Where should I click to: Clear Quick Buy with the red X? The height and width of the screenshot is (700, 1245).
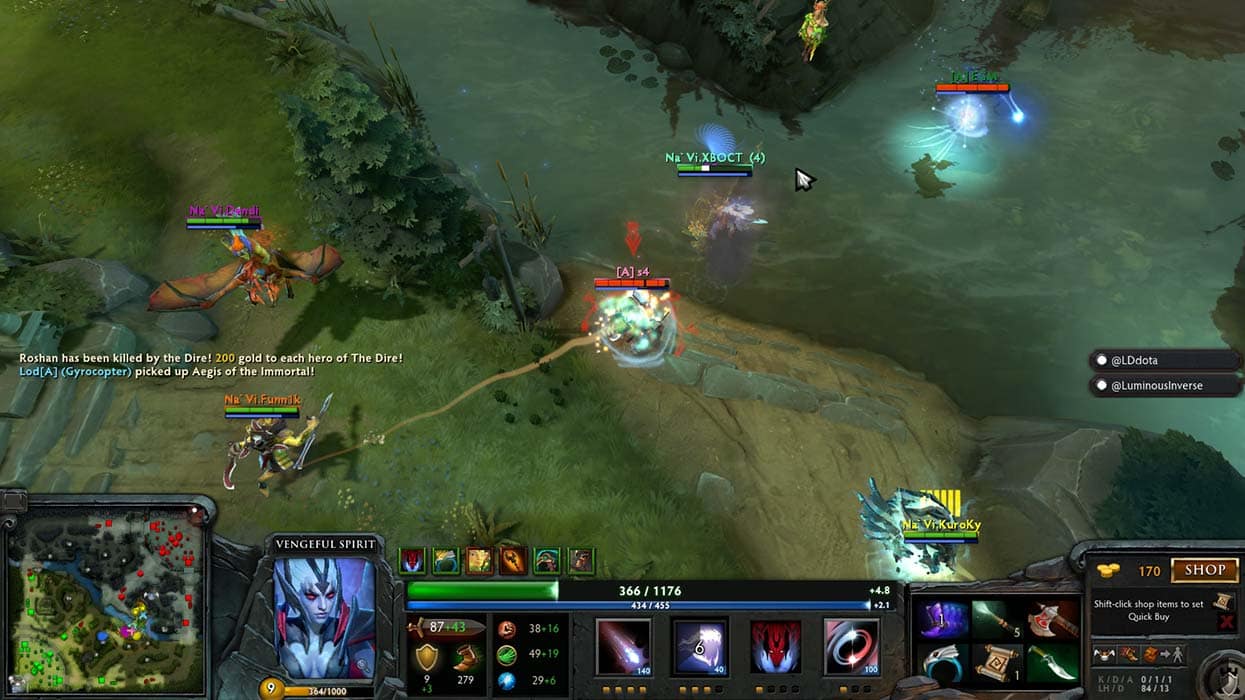tap(1225, 622)
